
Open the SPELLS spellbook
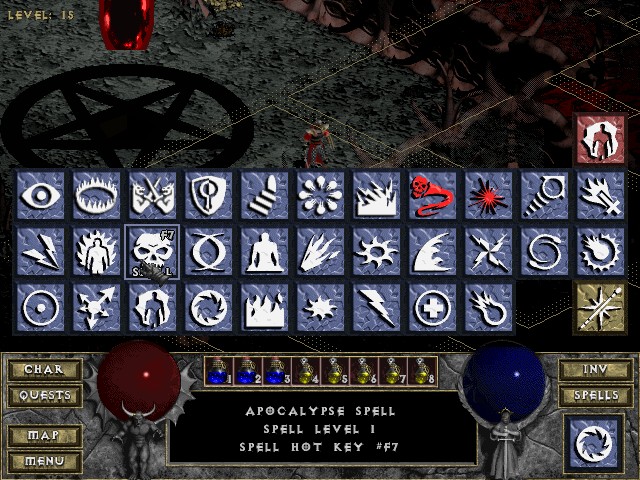(x=595, y=395)
